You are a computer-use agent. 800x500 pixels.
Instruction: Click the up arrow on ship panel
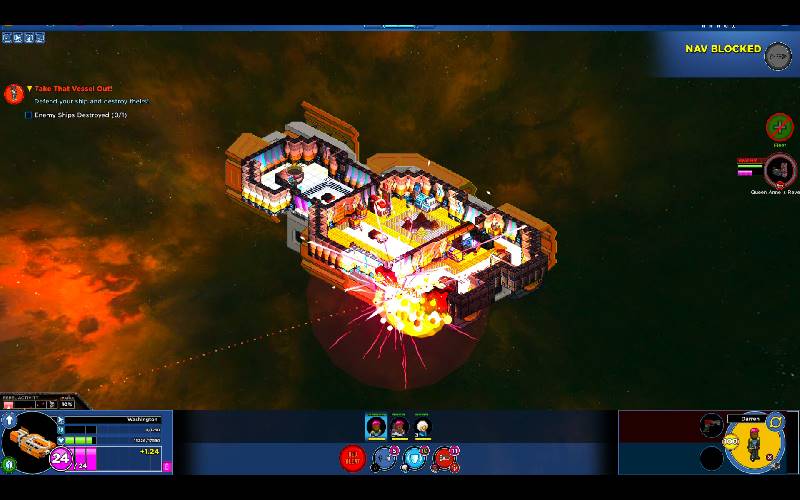pos(7,419)
